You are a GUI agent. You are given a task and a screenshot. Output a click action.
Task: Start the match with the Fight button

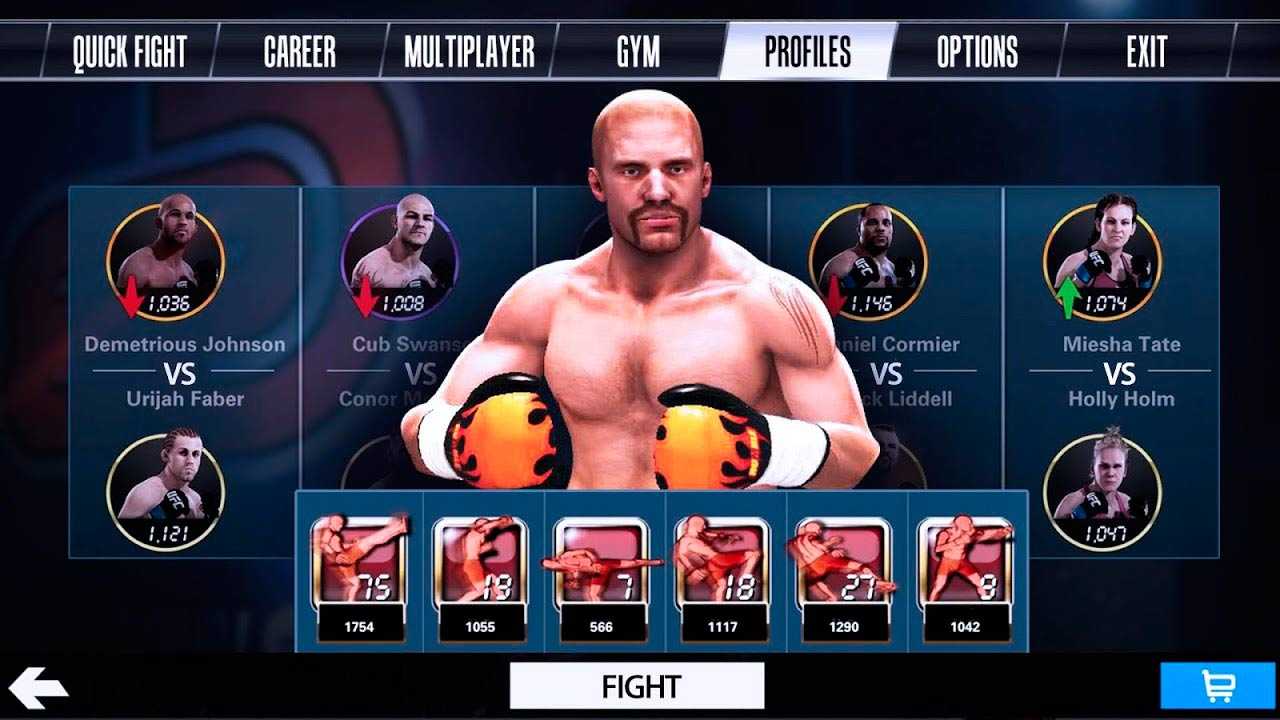(637, 686)
